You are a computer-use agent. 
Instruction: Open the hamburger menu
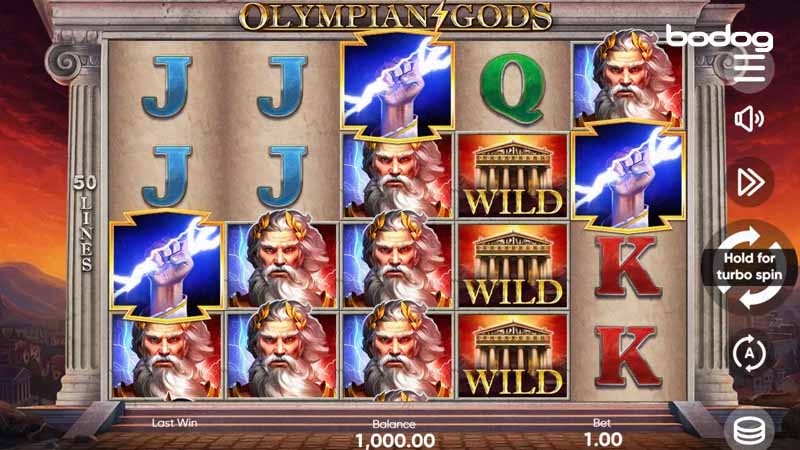pyautogui.click(x=749, y=69)
